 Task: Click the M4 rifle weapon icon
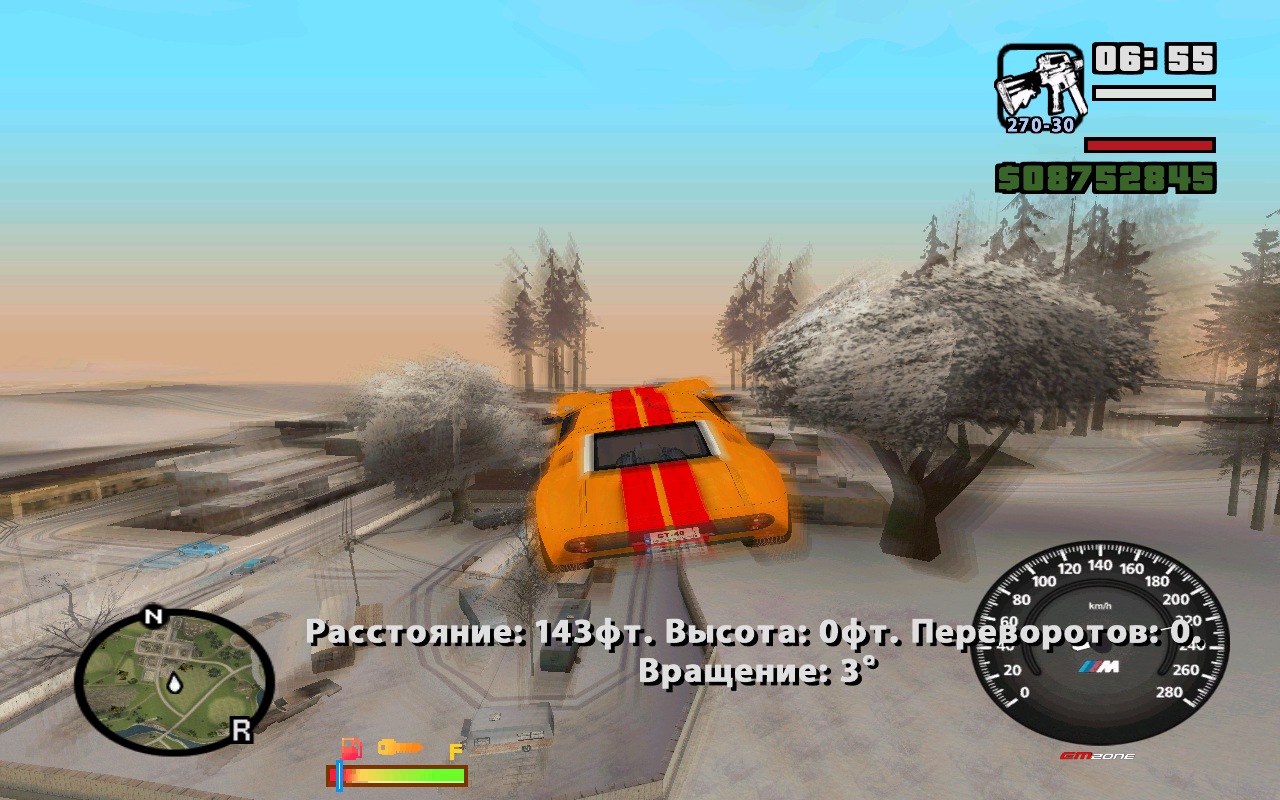(1040, 82)
